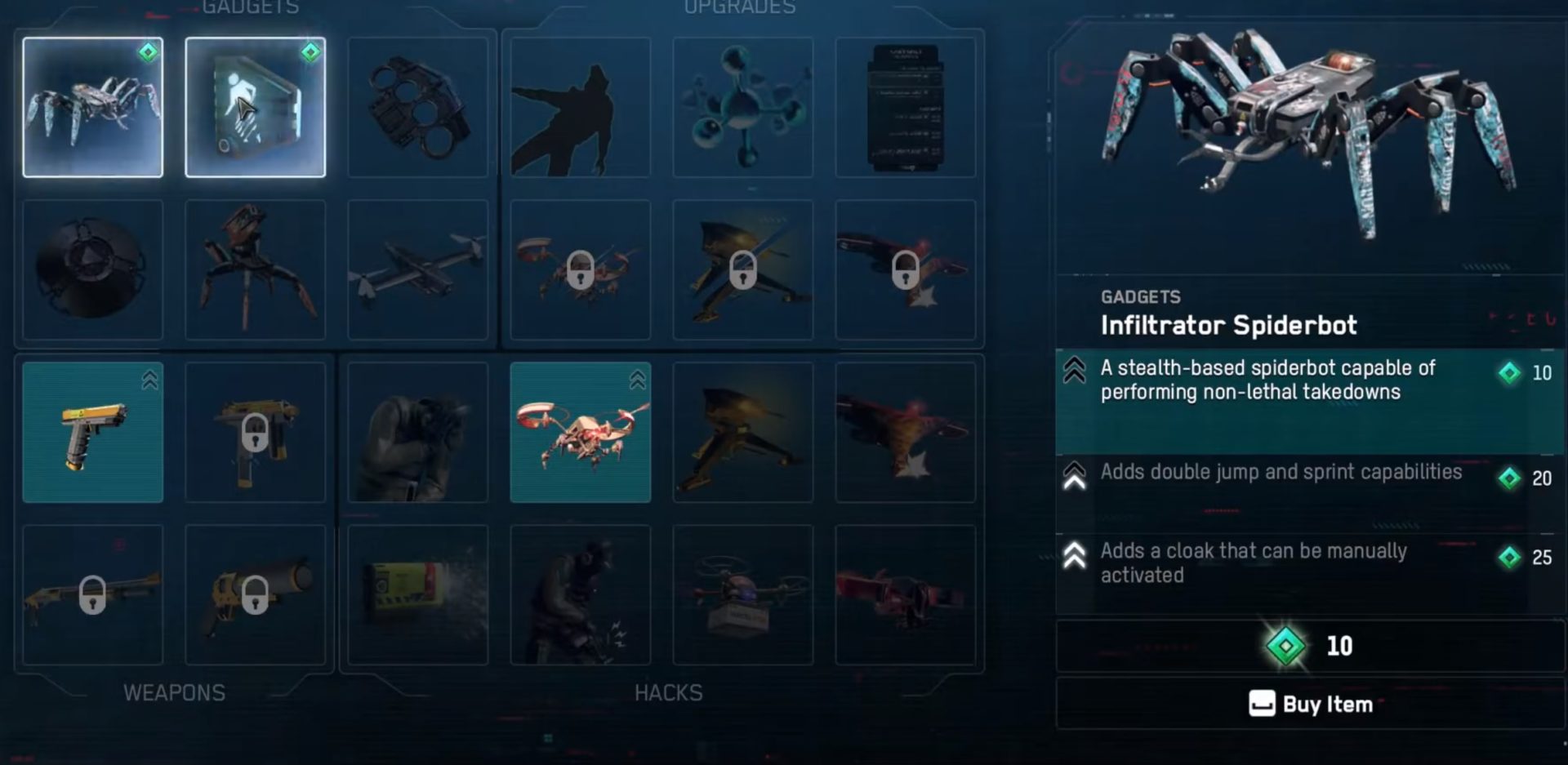
Task: Click the red combat spiderbot icon in Hacks
Action: (x=580, y=433)
